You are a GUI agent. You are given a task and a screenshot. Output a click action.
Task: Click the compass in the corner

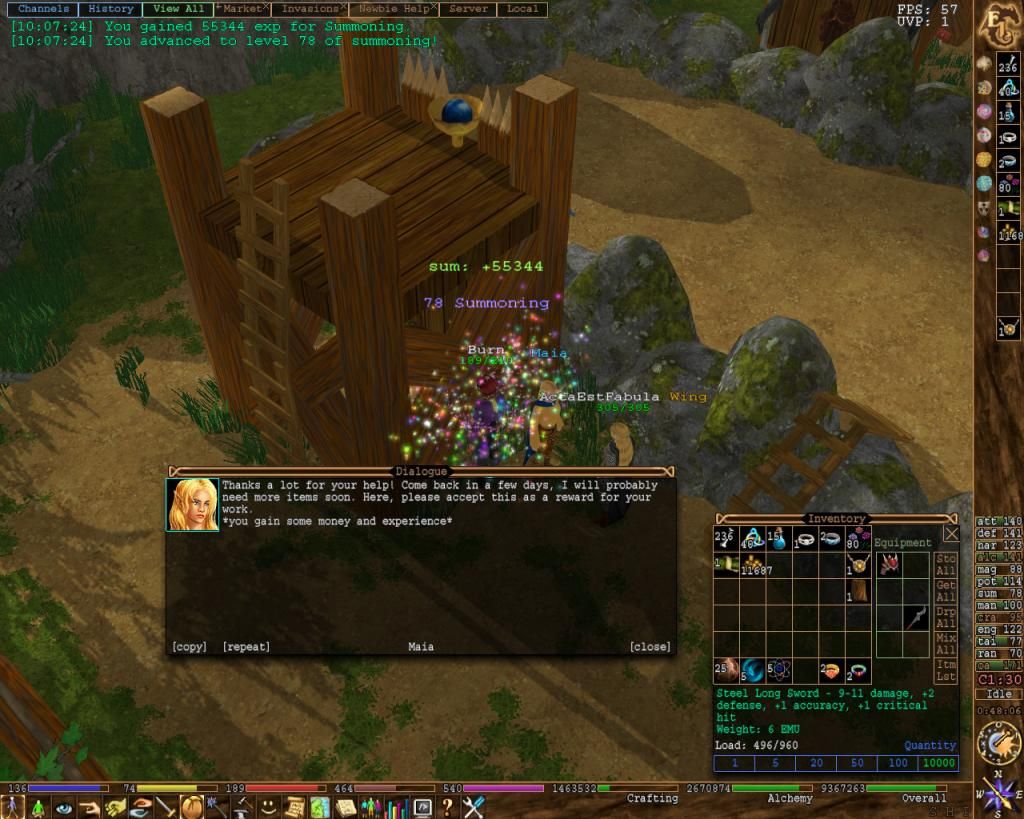[998, 795]
